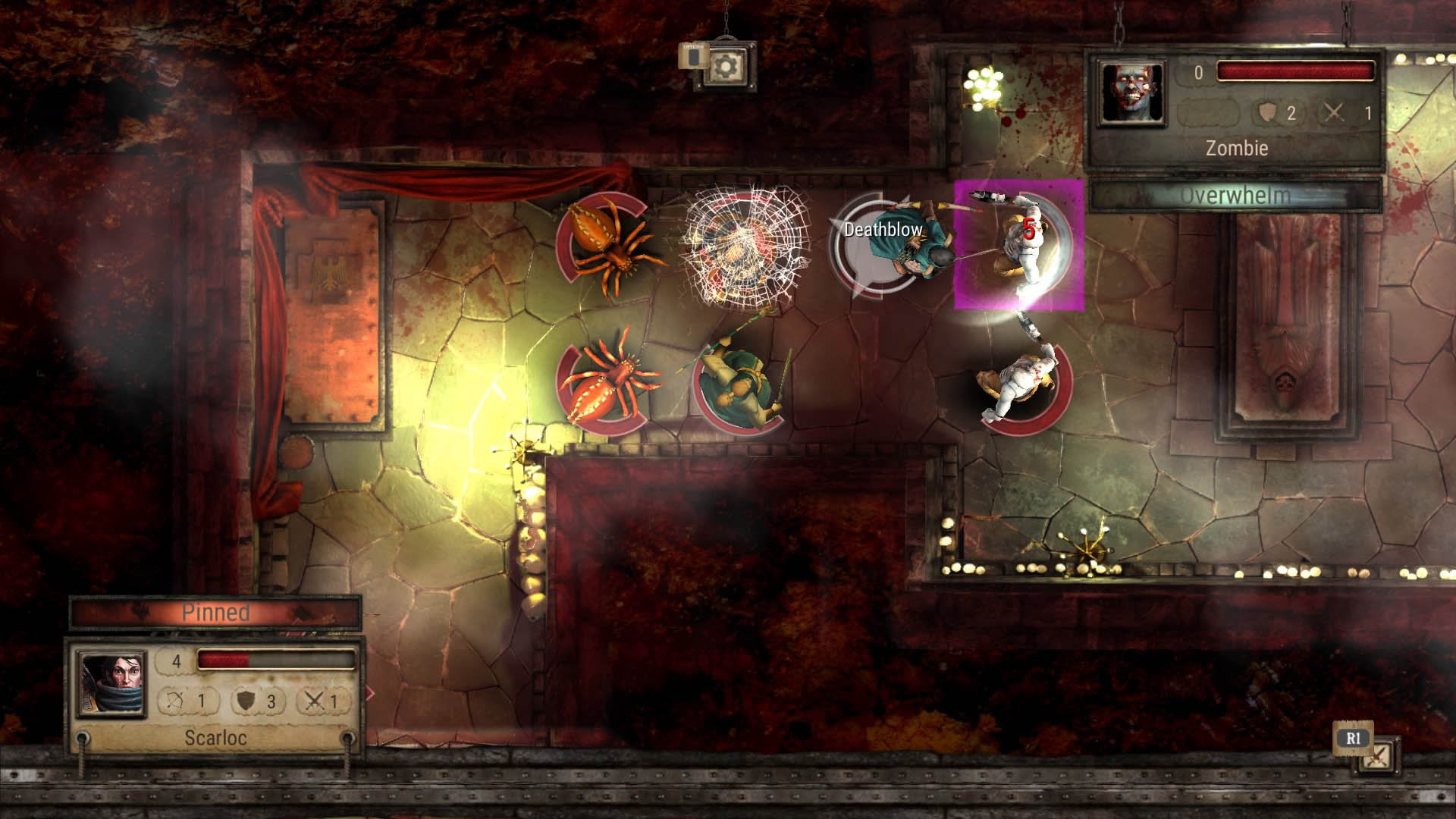
Task: Toggle the Pinned status banner
Action: tap(216, 613)
